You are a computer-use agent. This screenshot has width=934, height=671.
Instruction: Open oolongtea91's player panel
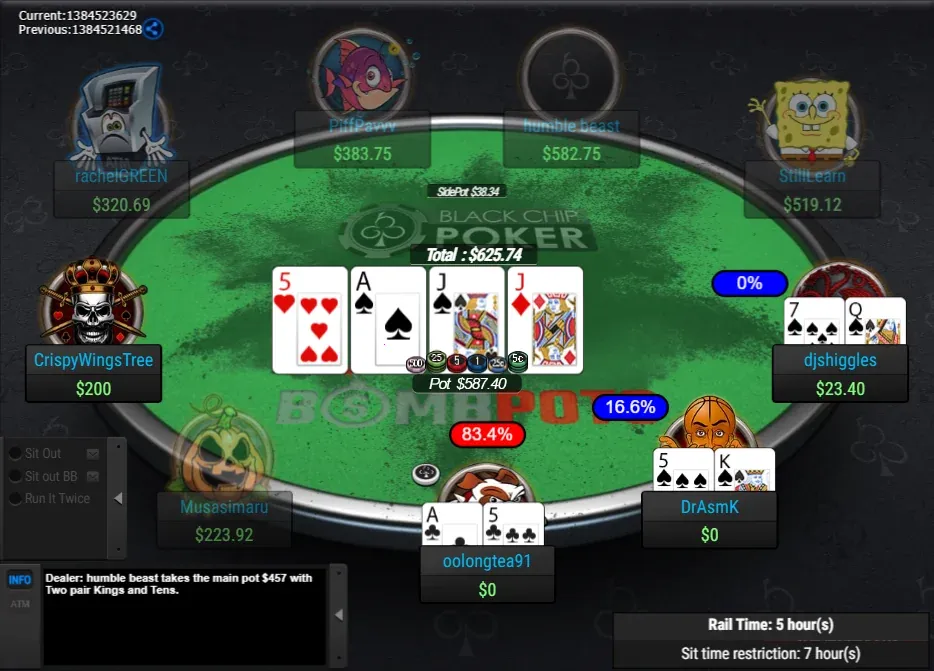[x=487, y=575]
